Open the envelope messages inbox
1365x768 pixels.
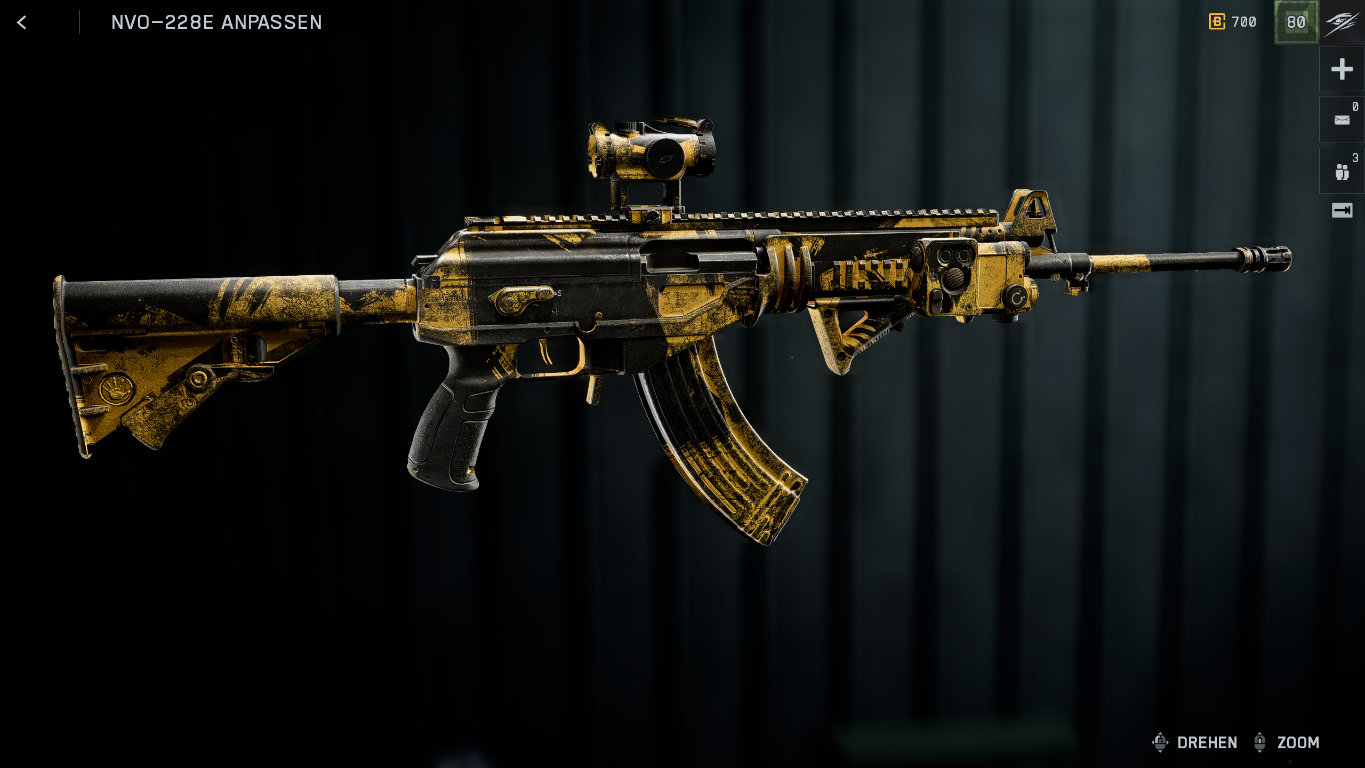[x=1342, y=120]
